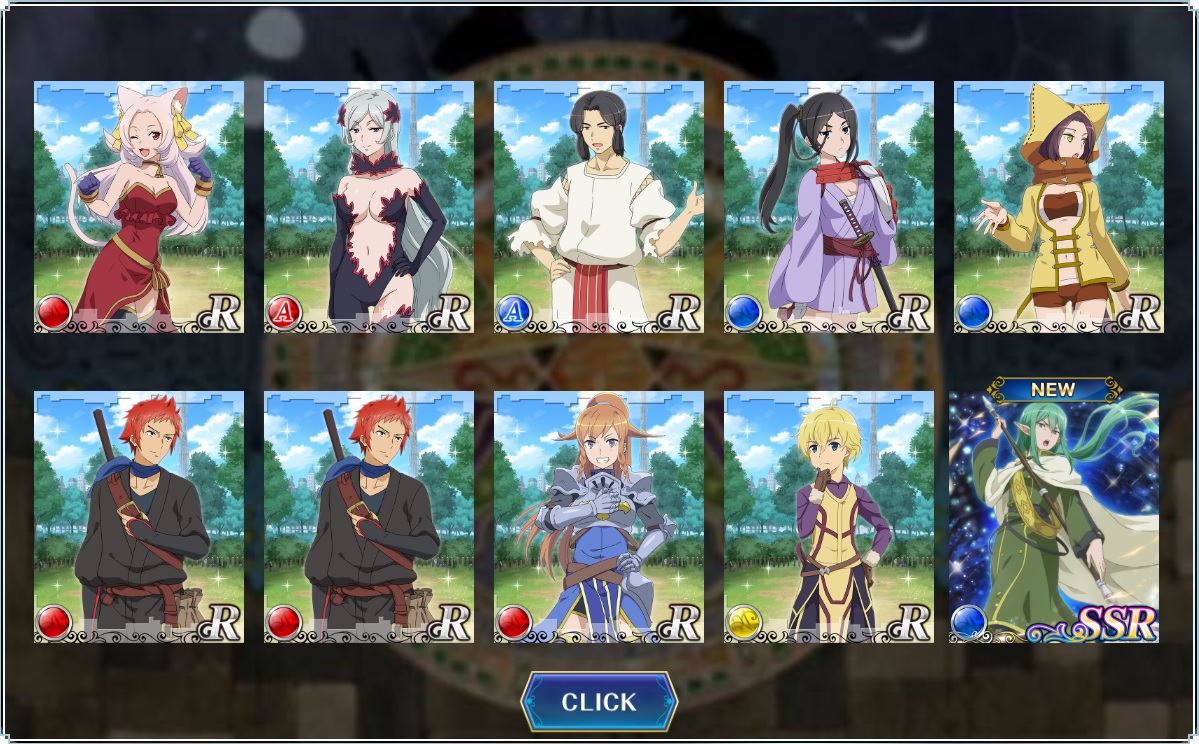
Task: Open the purple kimono swordswoman card
Action: tap(829, 207)
